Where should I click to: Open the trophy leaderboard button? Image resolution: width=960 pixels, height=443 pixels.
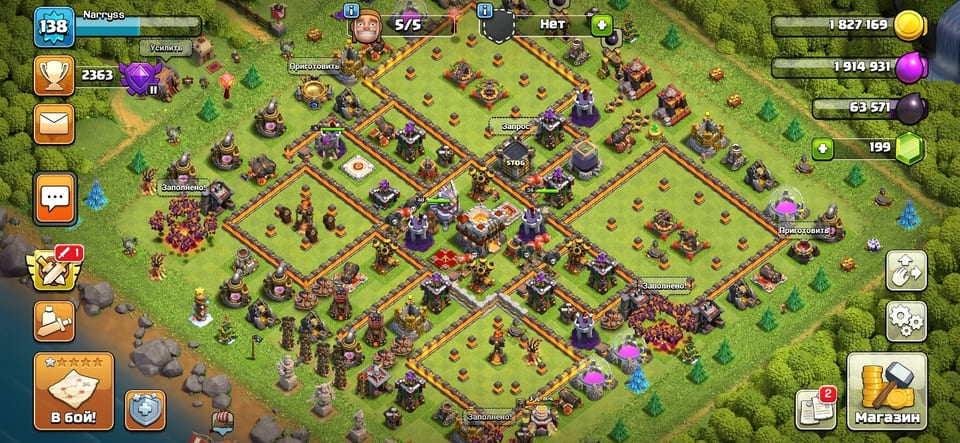(54, 76)
